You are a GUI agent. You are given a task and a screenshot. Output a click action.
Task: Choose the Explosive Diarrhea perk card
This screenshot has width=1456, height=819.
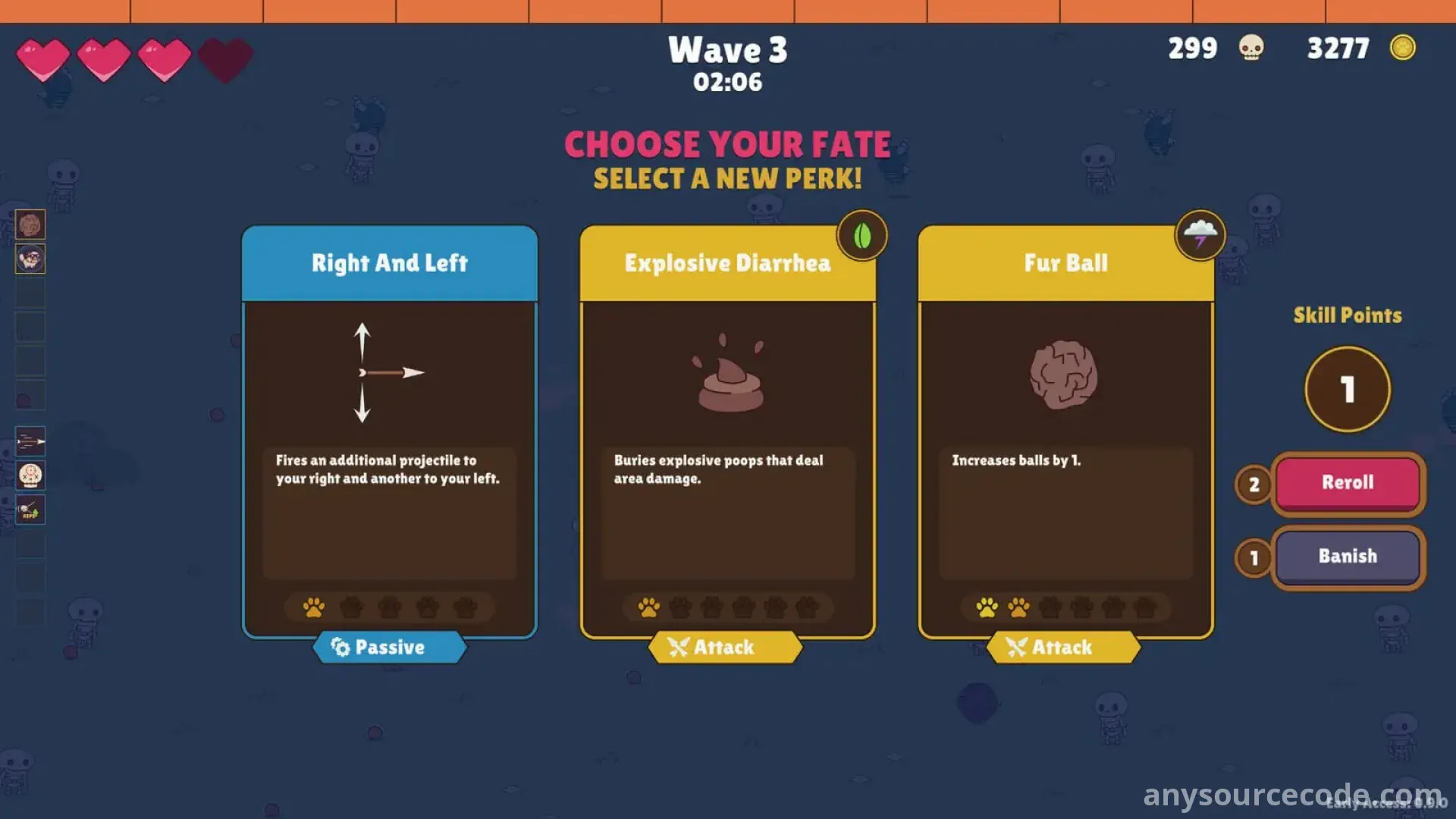[727, 432]
